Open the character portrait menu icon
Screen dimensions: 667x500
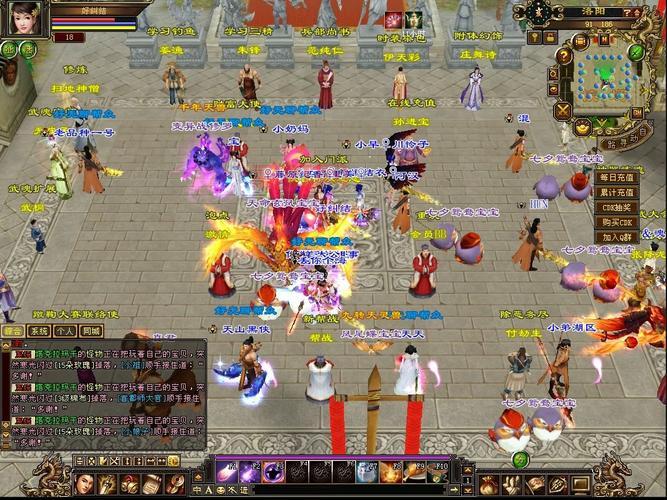coord(87,484)
